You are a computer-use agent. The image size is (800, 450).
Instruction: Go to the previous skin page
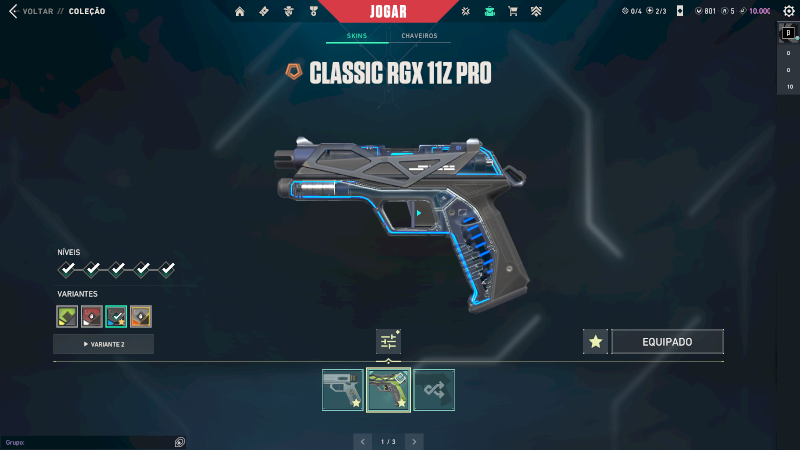[362, 441]
